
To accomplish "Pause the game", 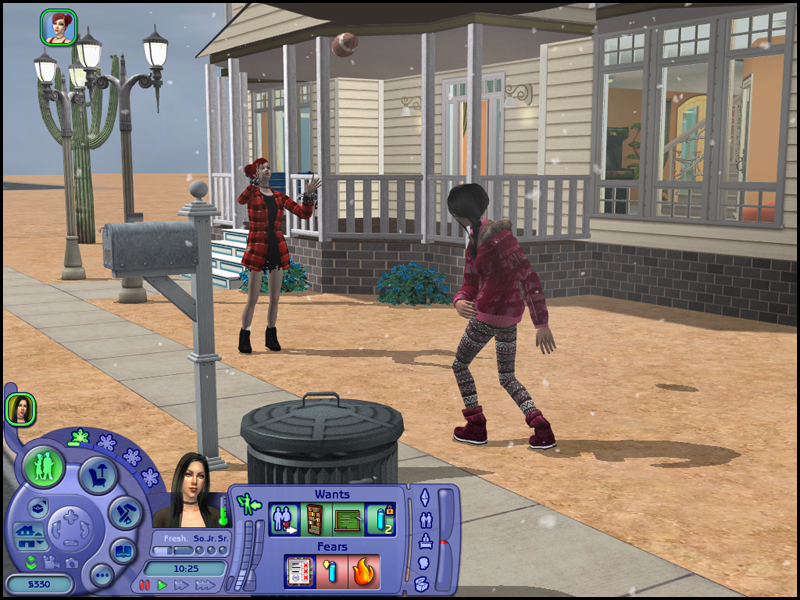I will coord(145,585).
